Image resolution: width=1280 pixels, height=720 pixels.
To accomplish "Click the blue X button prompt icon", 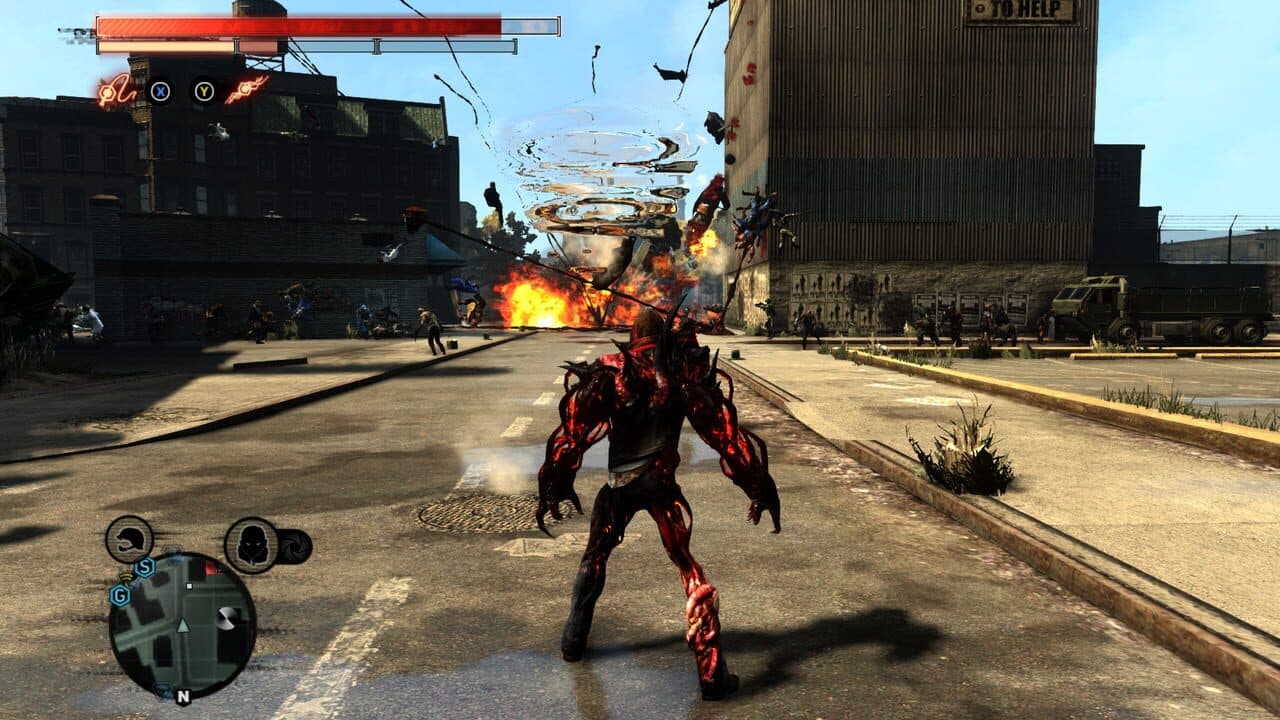I will point(161,93).
